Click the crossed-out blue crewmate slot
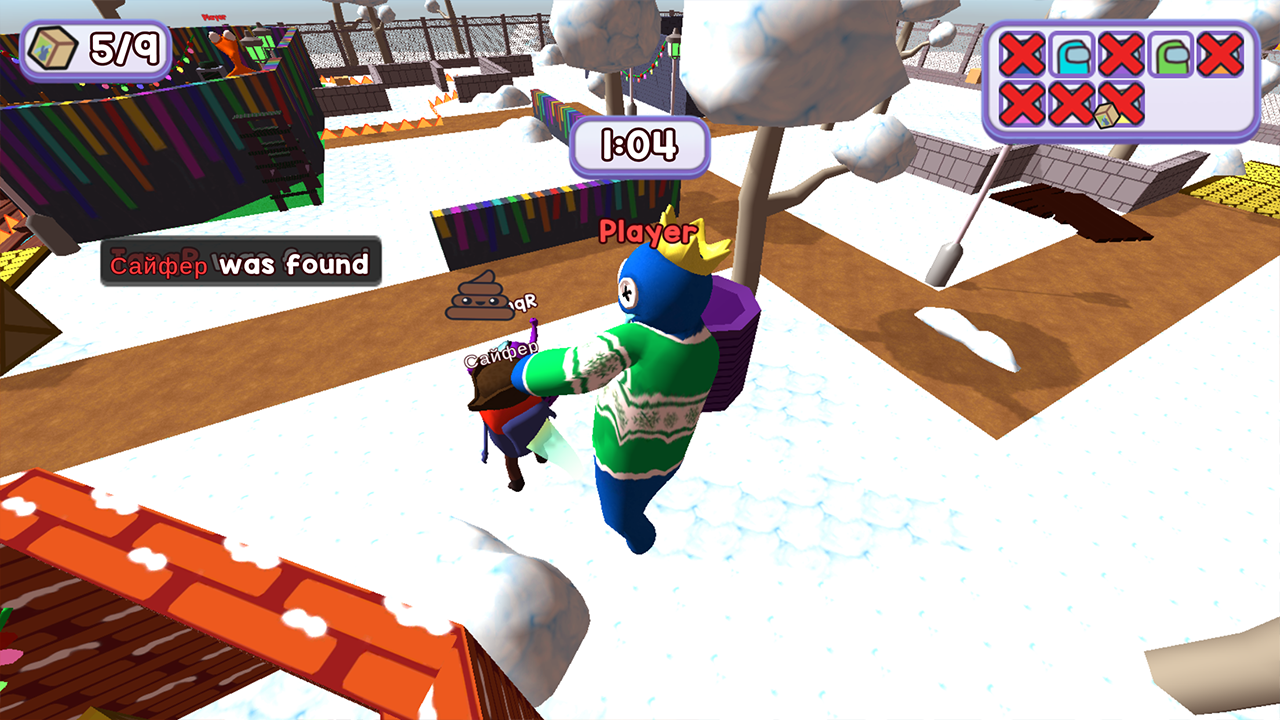This screenshot has width=1280, height=720. tap(1022, 53)
